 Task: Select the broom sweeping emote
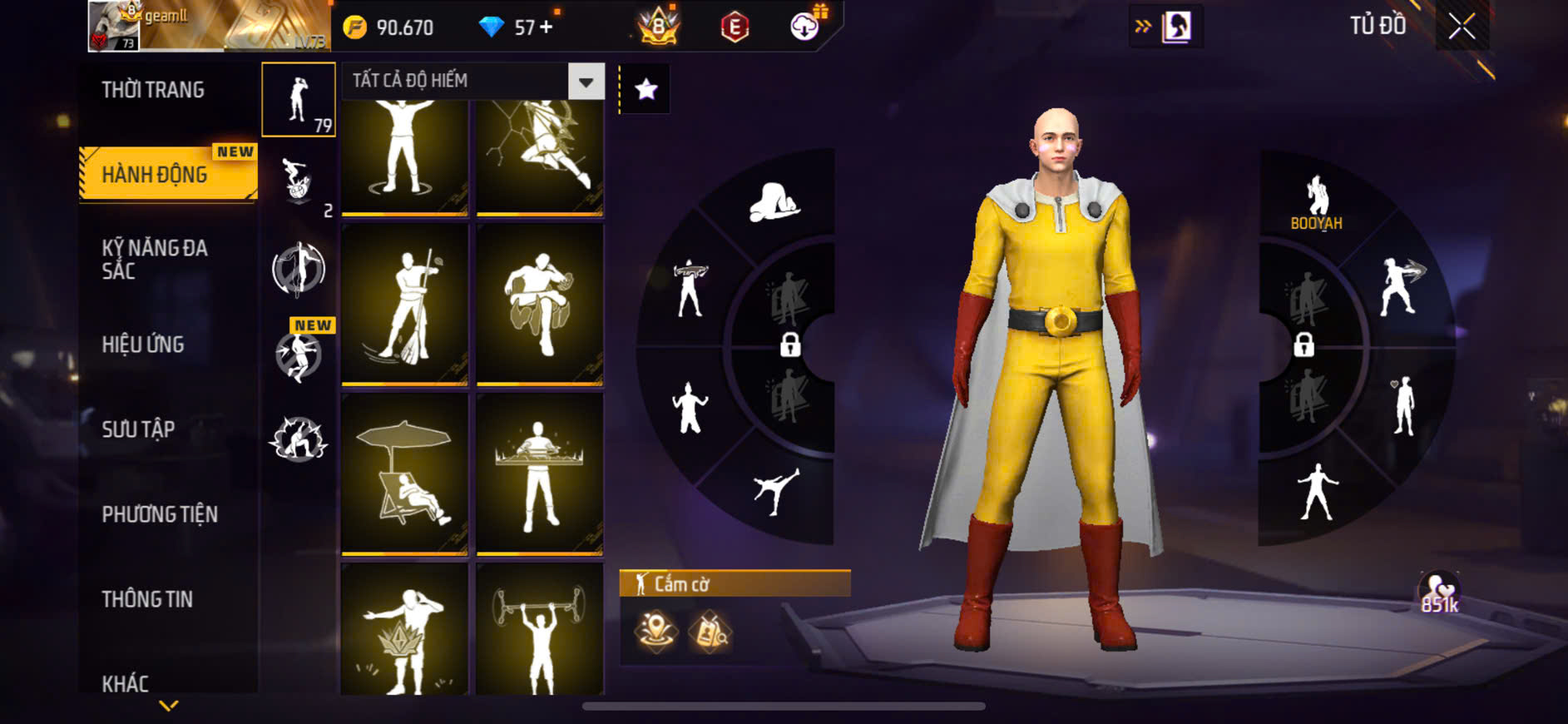[x=405, y=305]
